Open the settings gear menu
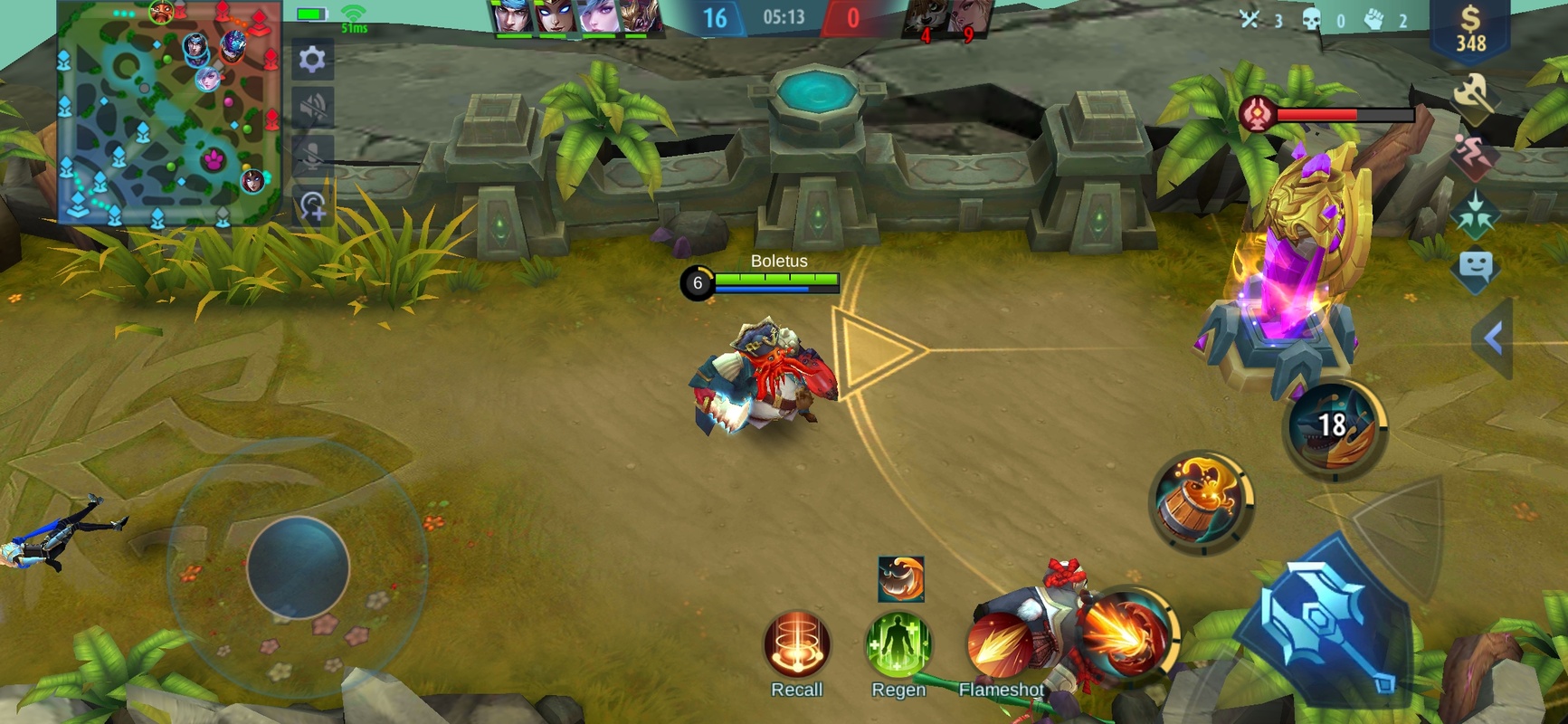The height and width of the screenshot is (724, 1568). [x=312, y=60]
